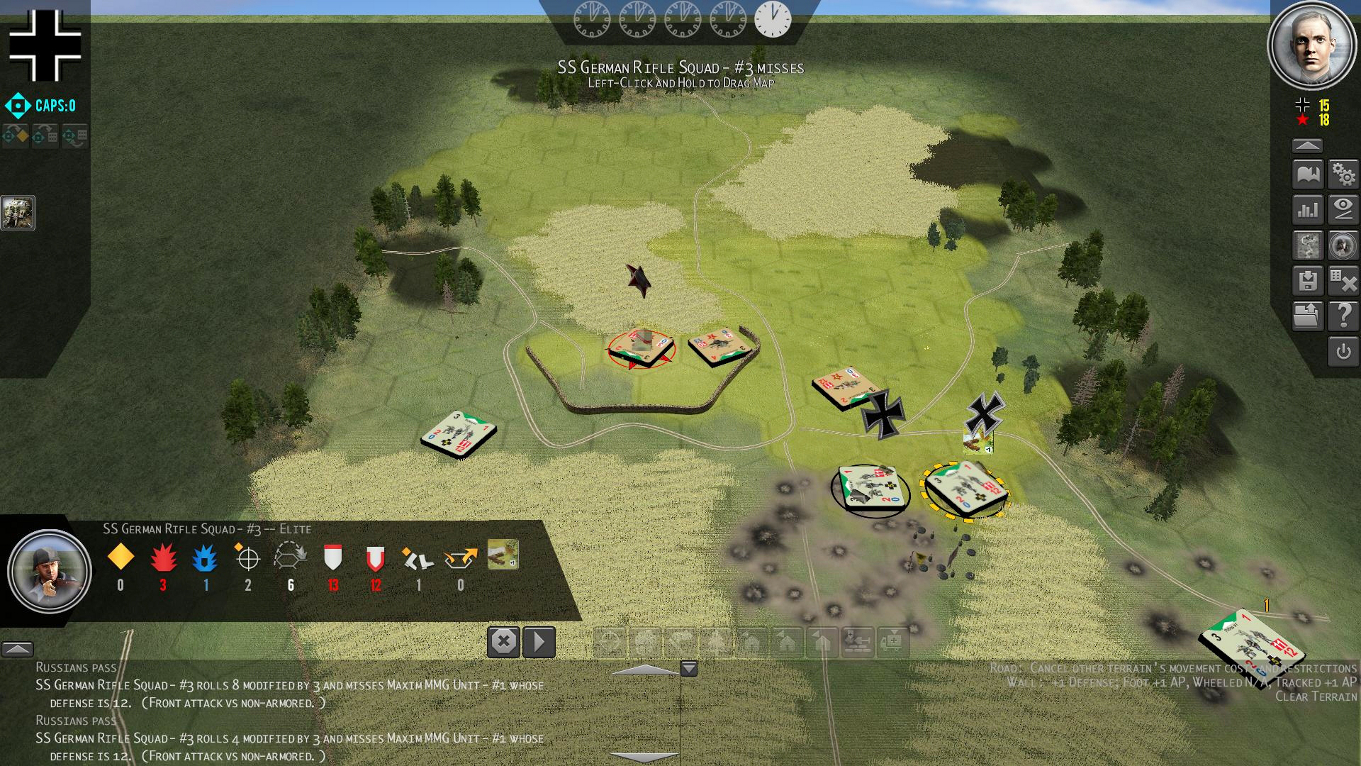The height and width of the screenshot is (766, 1361).
Task: Save the game using the disk icon
Action: 1307,281
